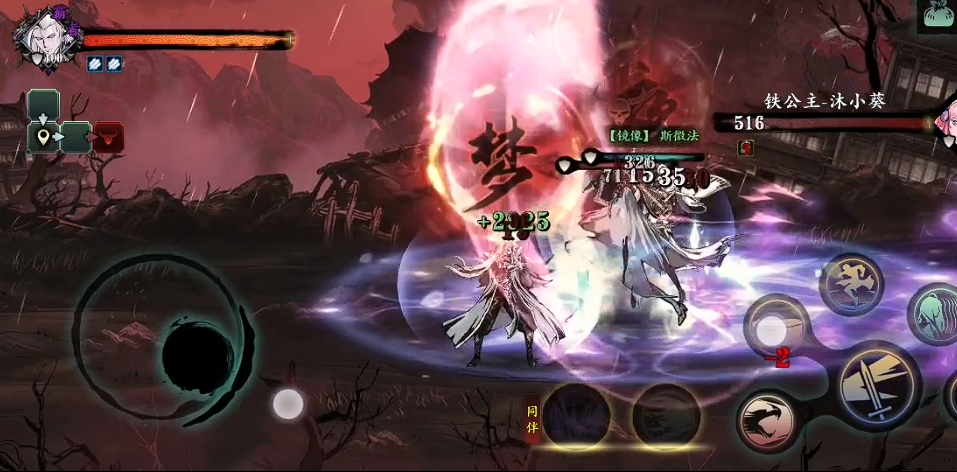Tap the sword basic attack button
The height and width of the screenshot is (472, 957).
[x=878, y=385]
